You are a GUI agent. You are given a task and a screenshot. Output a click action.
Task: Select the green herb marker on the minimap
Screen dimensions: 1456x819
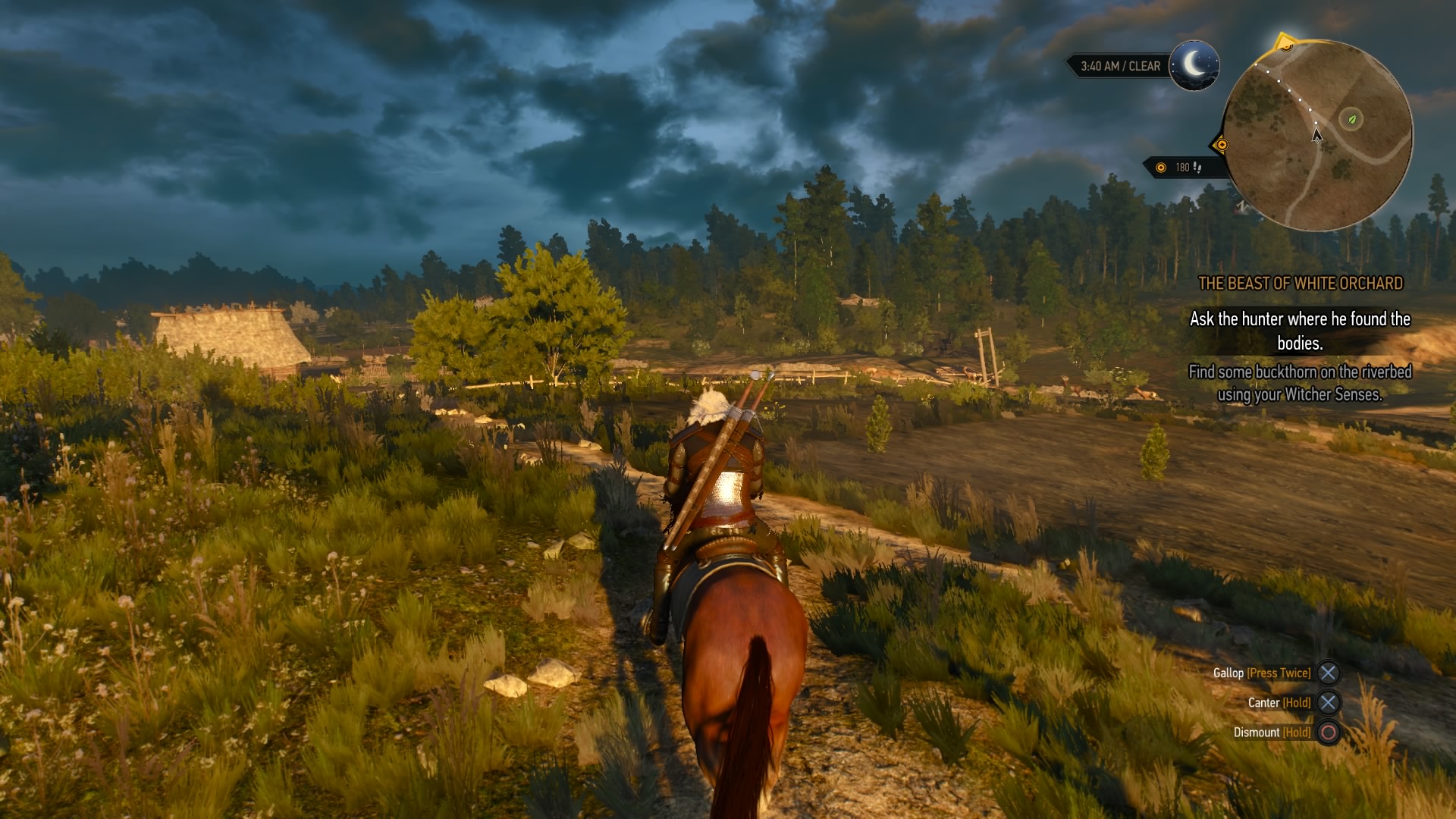[x=1351, y=119]
